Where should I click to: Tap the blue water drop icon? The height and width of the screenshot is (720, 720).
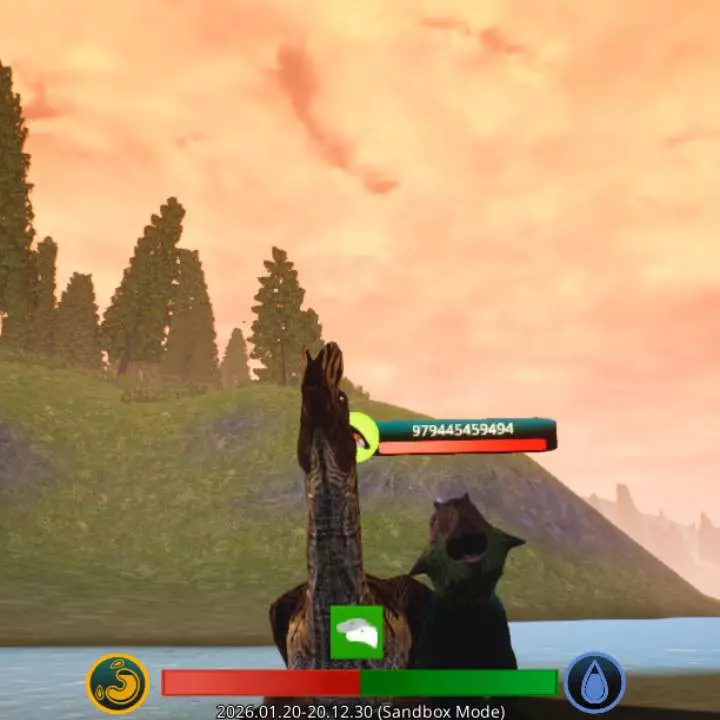(x=594, y=683)
